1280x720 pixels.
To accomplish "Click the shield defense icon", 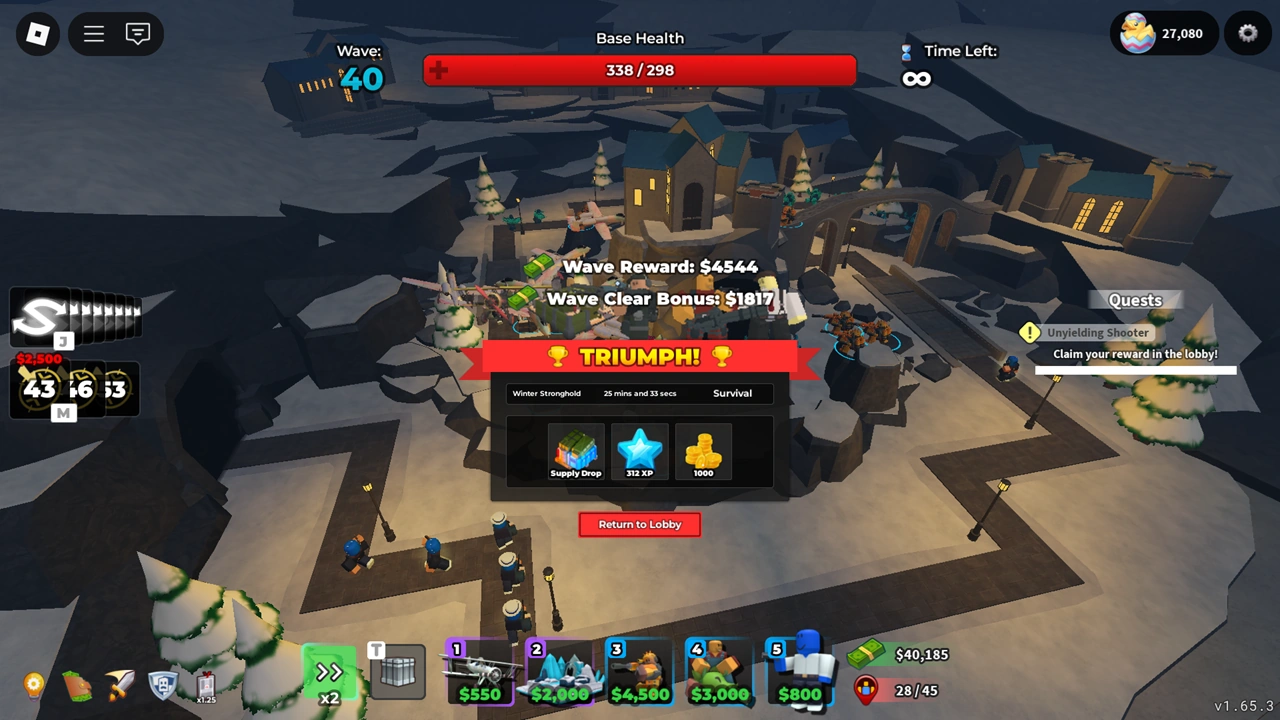I will pos(163,686).
